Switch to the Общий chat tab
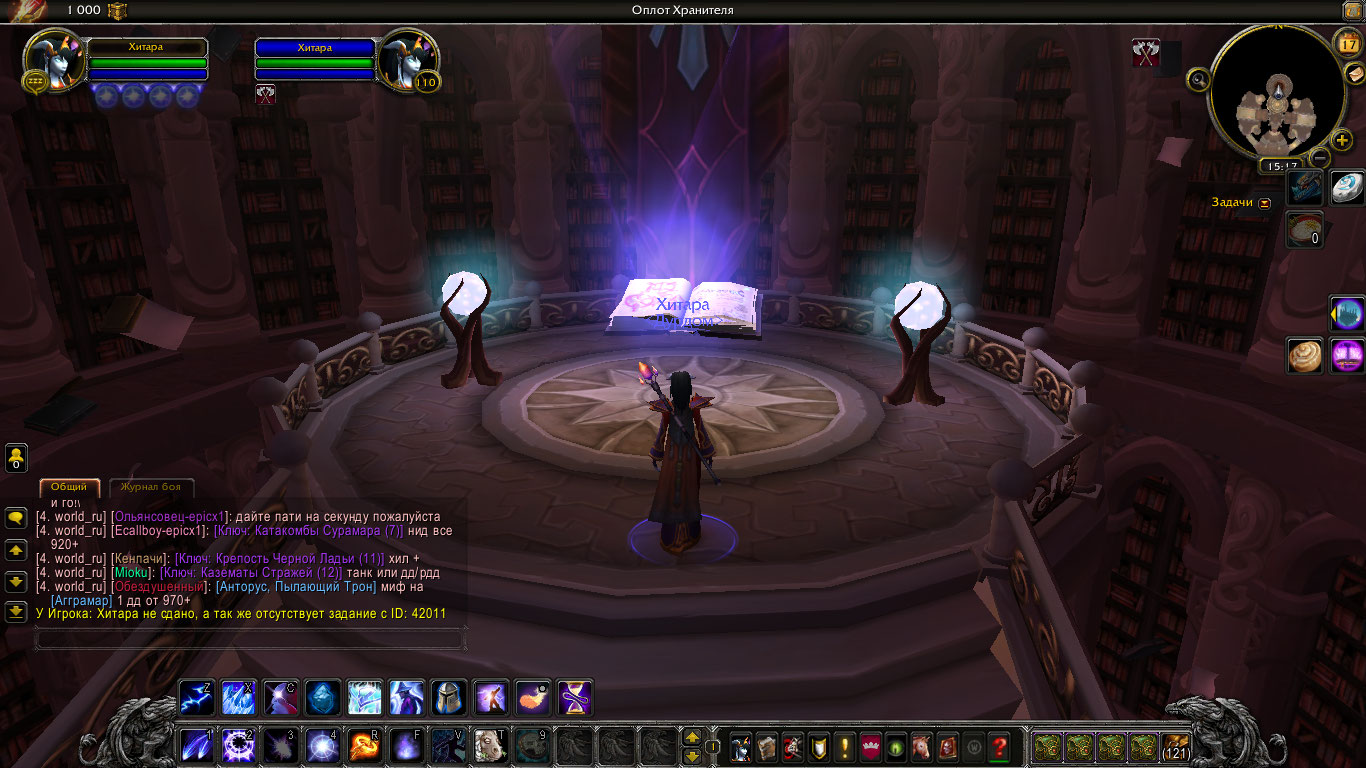This screenshot has width=1366, height=768. tap(70, 487)
